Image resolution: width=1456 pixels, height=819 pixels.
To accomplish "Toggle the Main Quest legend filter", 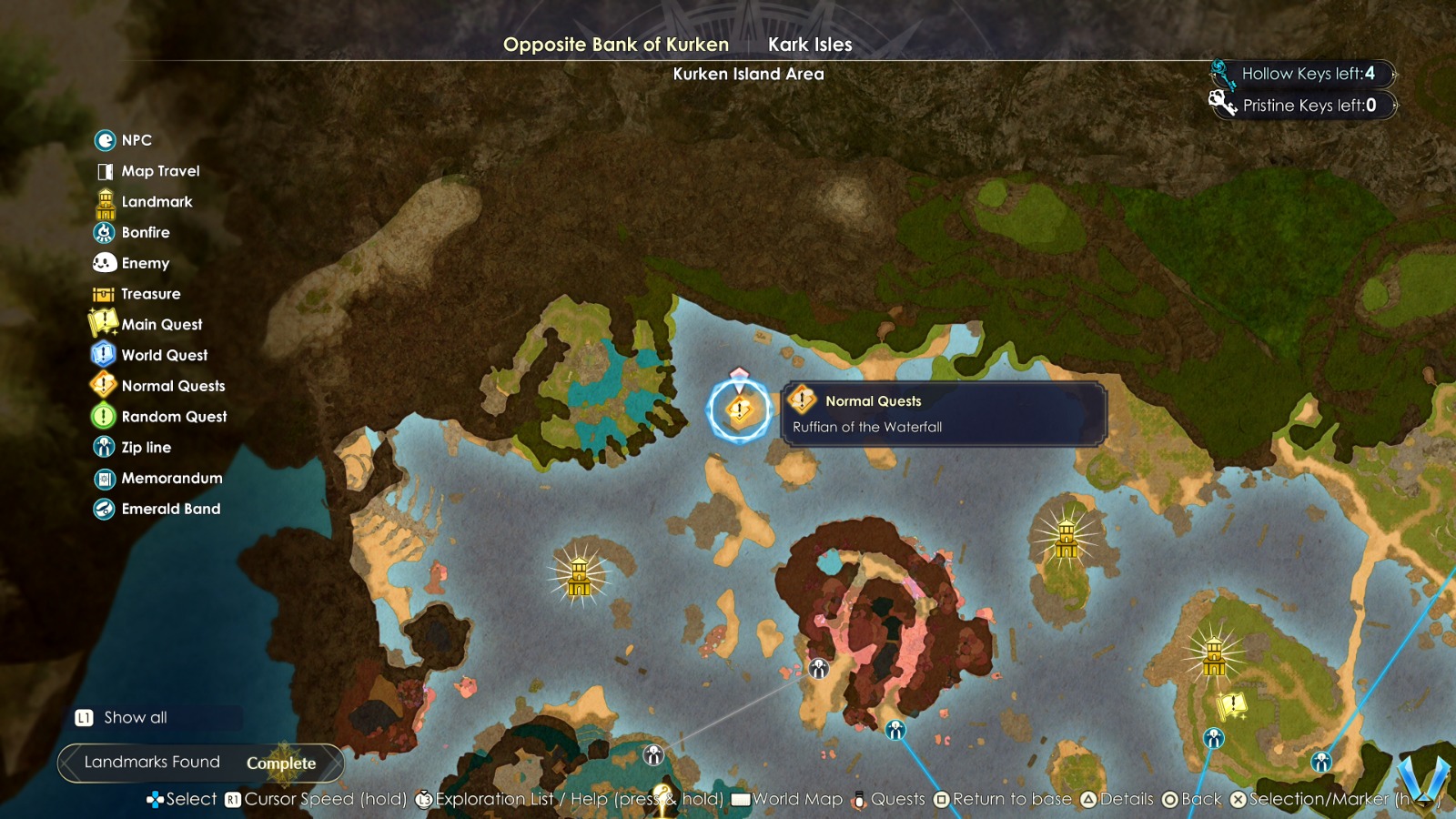I will click(162, 325).
